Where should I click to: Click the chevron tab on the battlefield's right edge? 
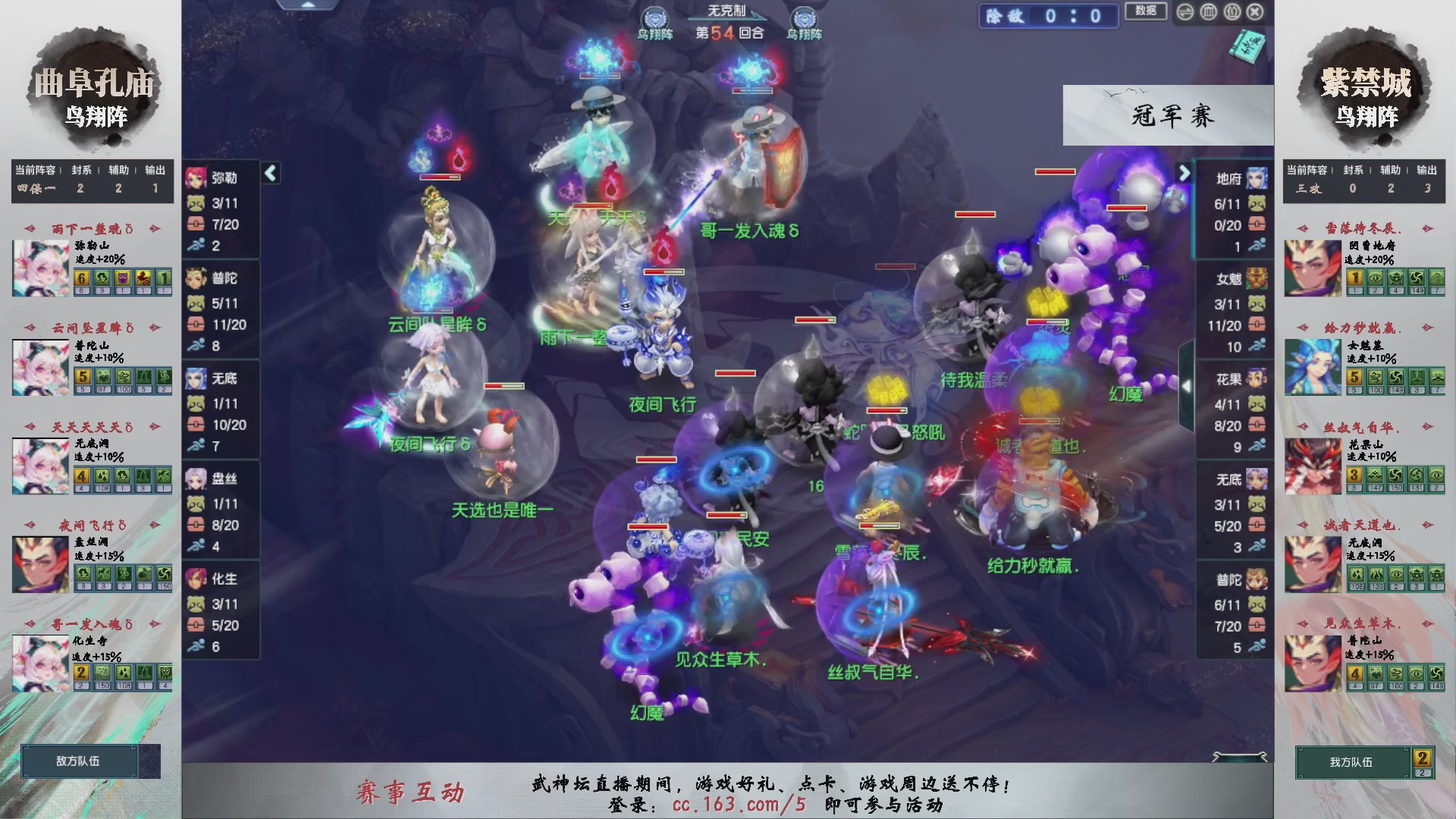click(x=1187, y=385)
